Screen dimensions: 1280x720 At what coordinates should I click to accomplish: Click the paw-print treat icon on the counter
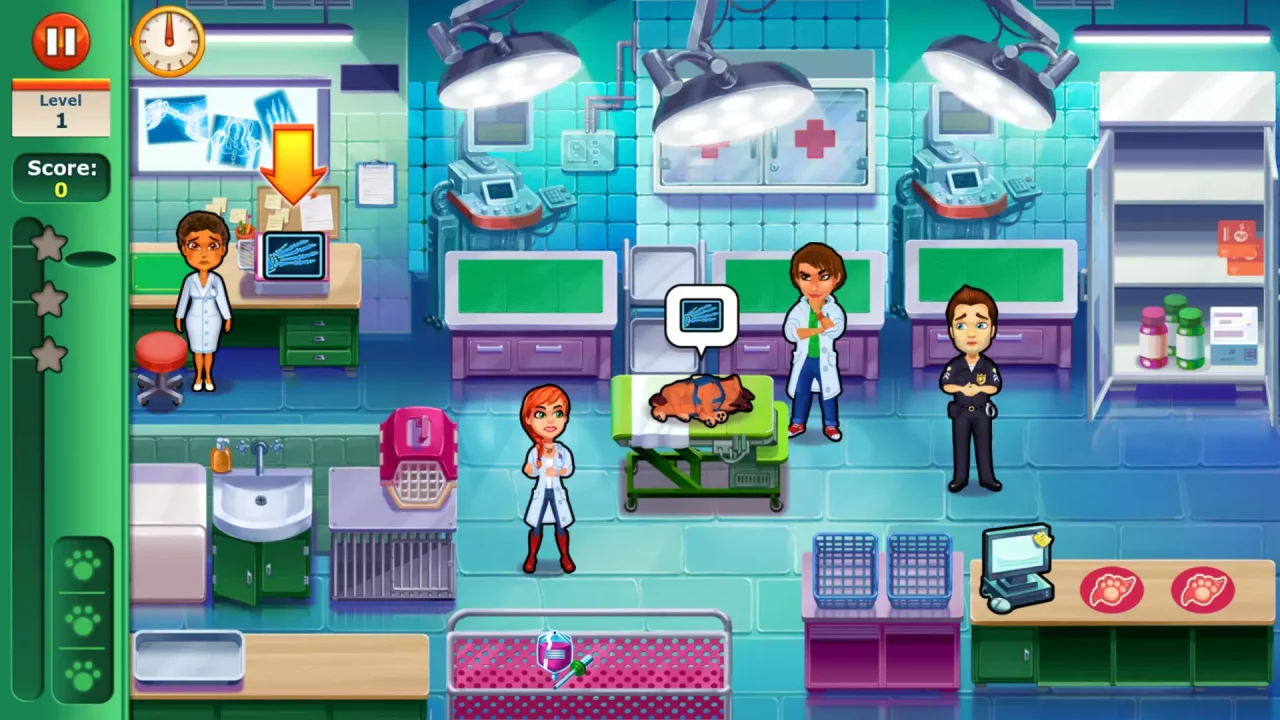coord(1112,591)
